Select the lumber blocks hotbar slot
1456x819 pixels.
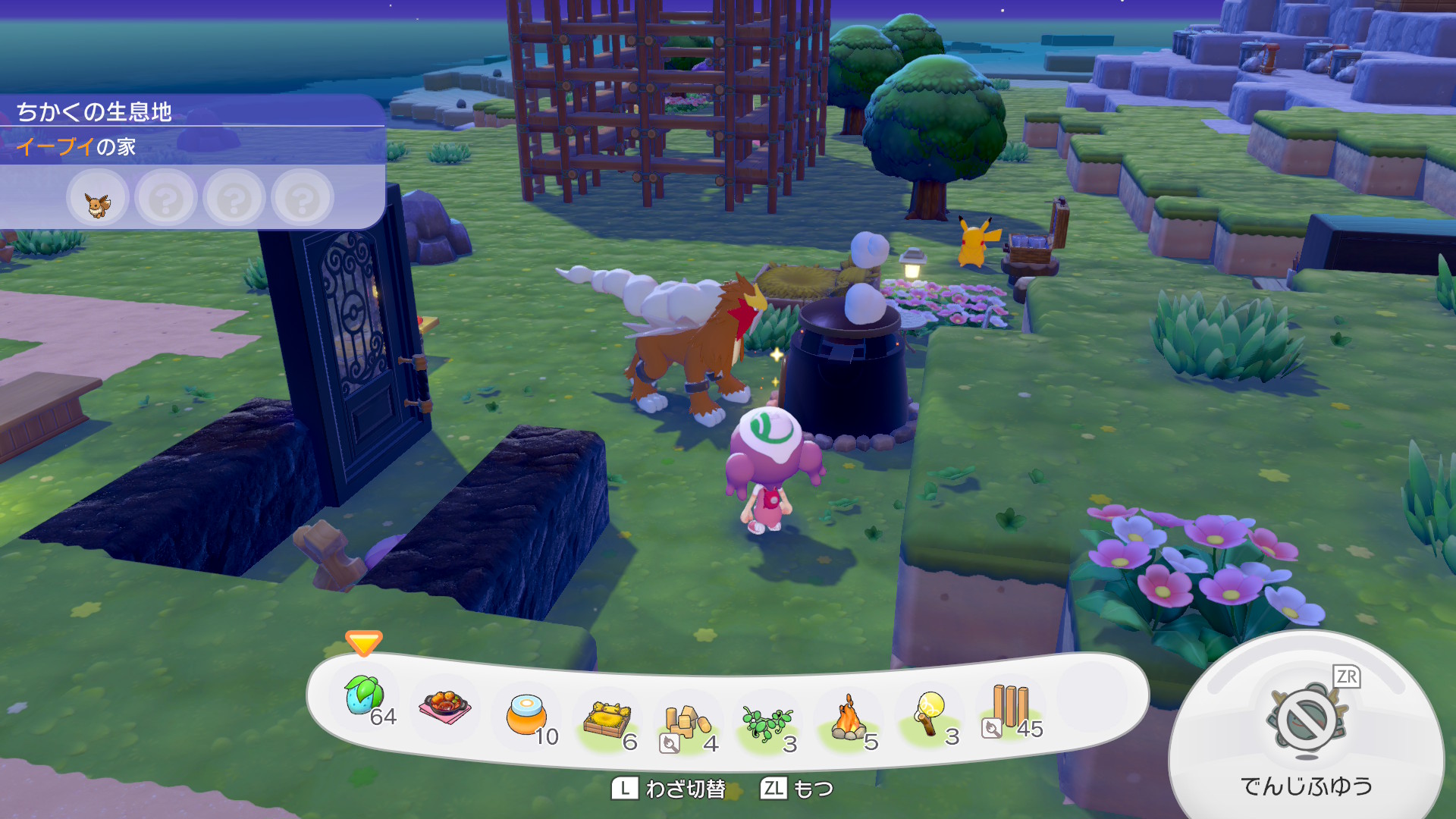(x=687, y=722)
